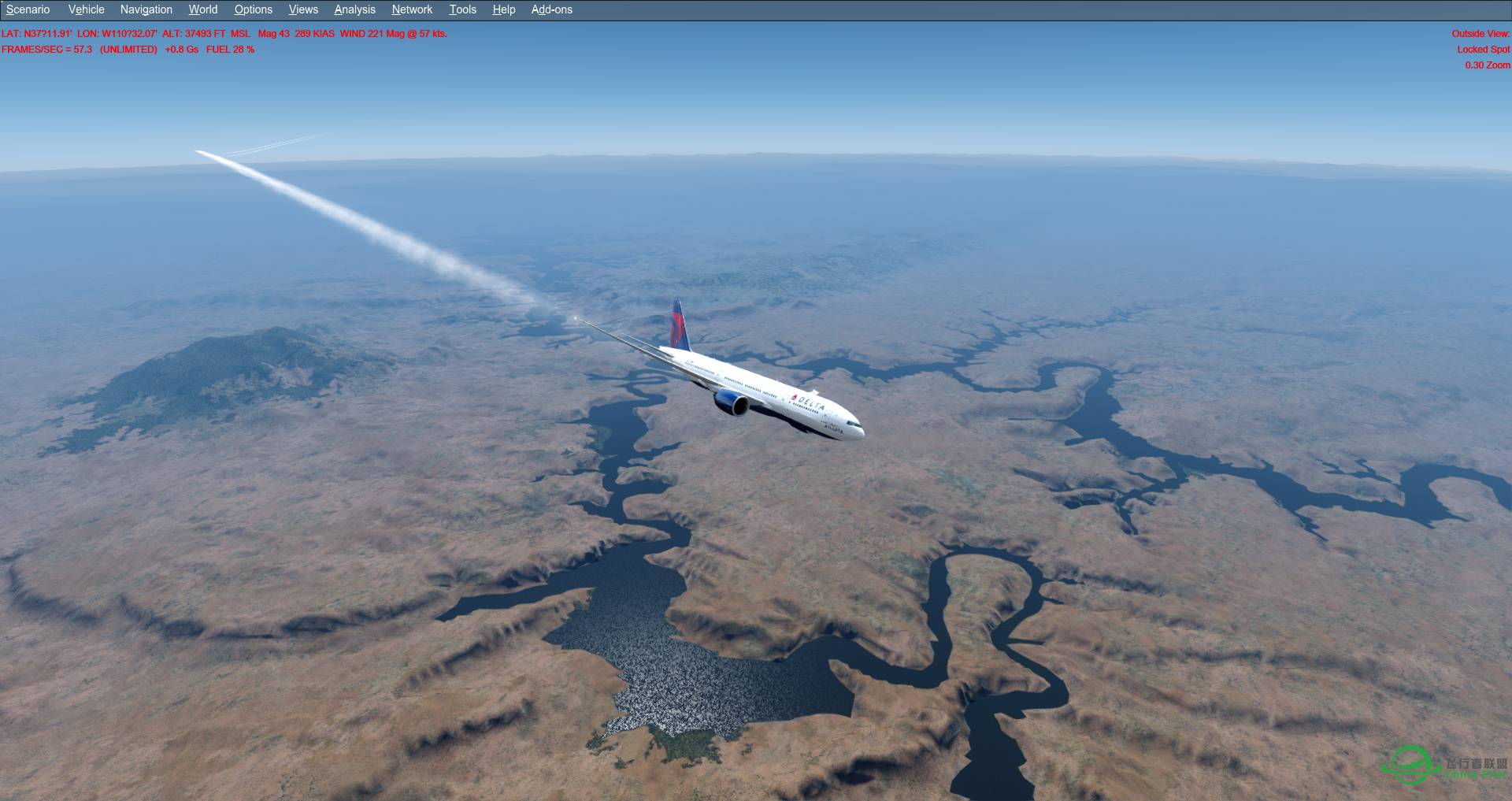Image resolution: width=1512 pixels, height=801 pixels.
Task: Open the Add-ons menu
Action: coord(550,9)
